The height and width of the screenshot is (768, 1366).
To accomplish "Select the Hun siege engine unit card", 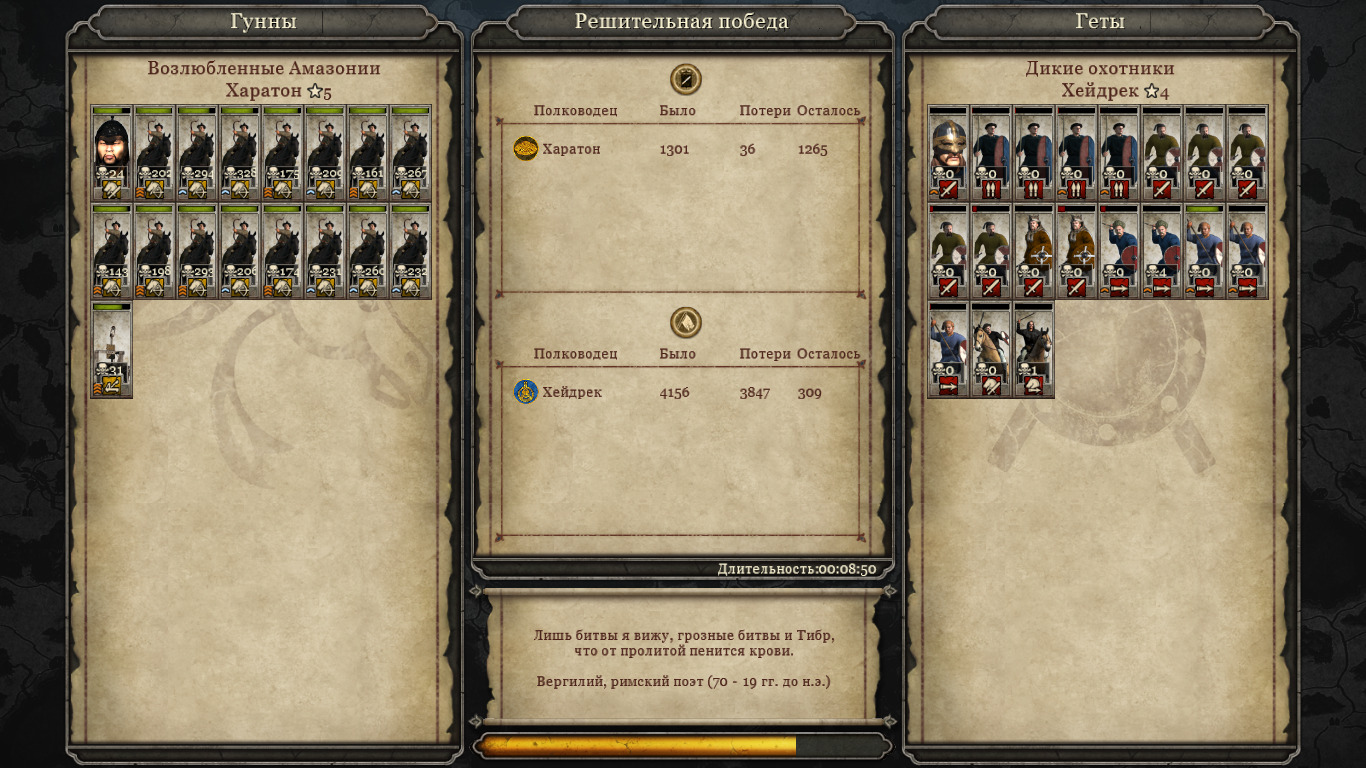I will click(112, 350).
